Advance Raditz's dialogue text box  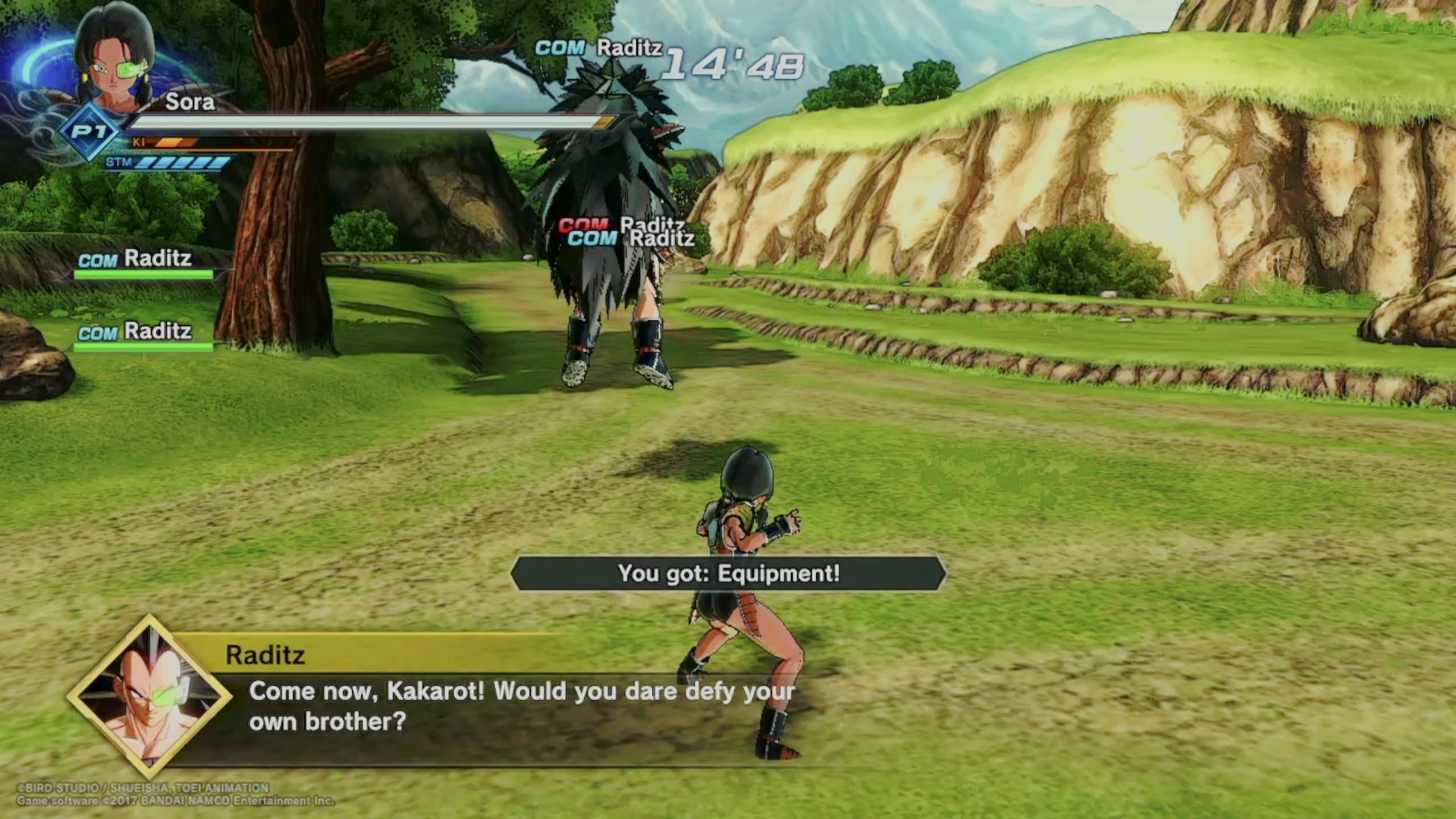click(x=522, y=706)
